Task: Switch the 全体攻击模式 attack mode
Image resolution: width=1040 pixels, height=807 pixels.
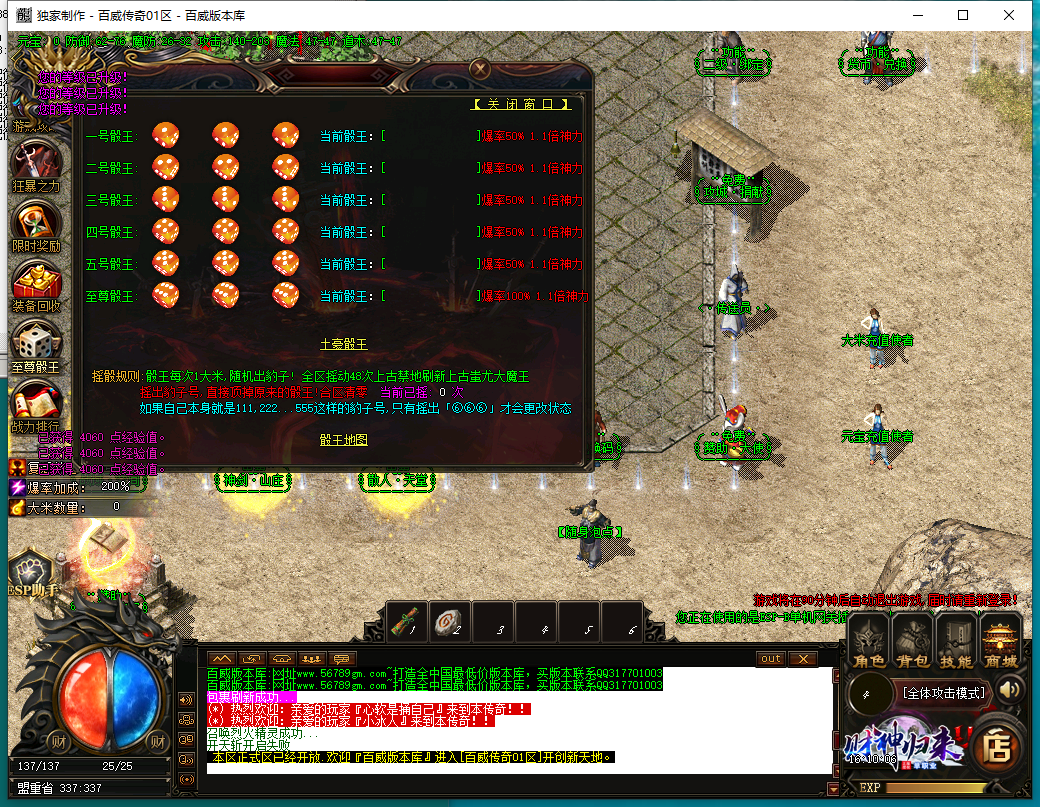Action: point(944,692)
